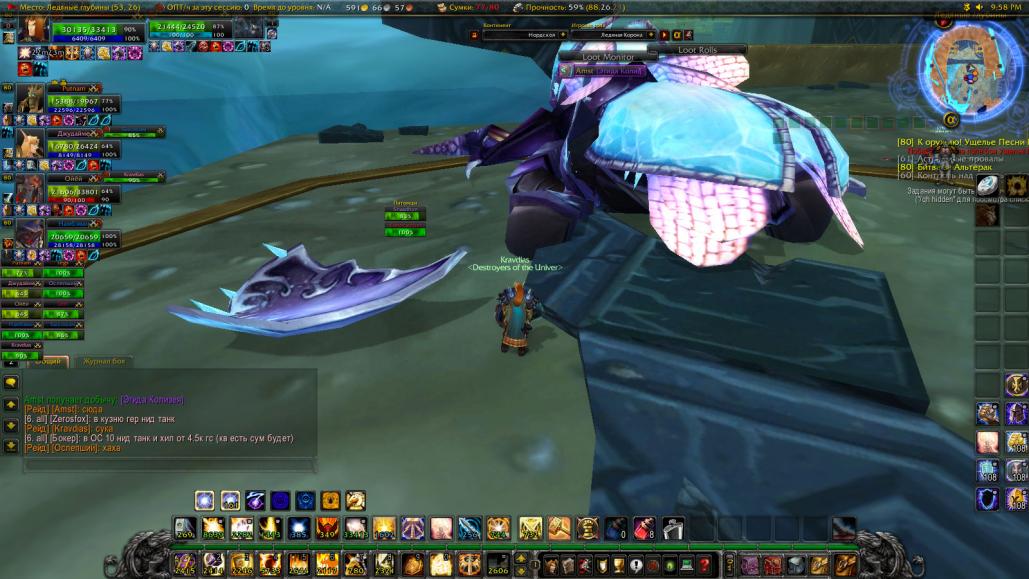Viewport: 1029px width, 579px height.
Task: Use the silver flask item
Action: 673,527
